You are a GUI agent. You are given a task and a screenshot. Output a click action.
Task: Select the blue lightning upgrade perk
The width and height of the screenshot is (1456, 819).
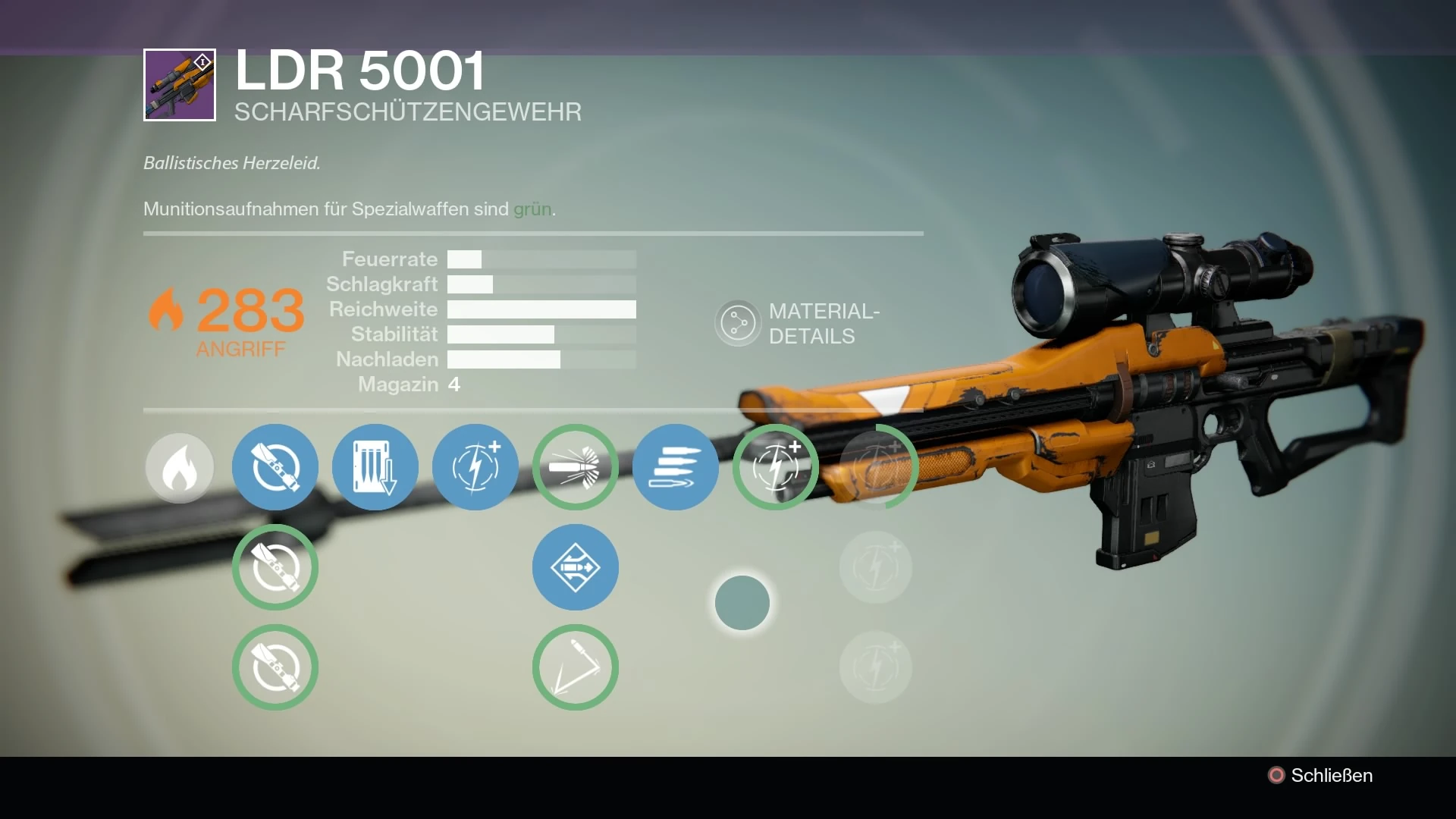click(475, 468)
